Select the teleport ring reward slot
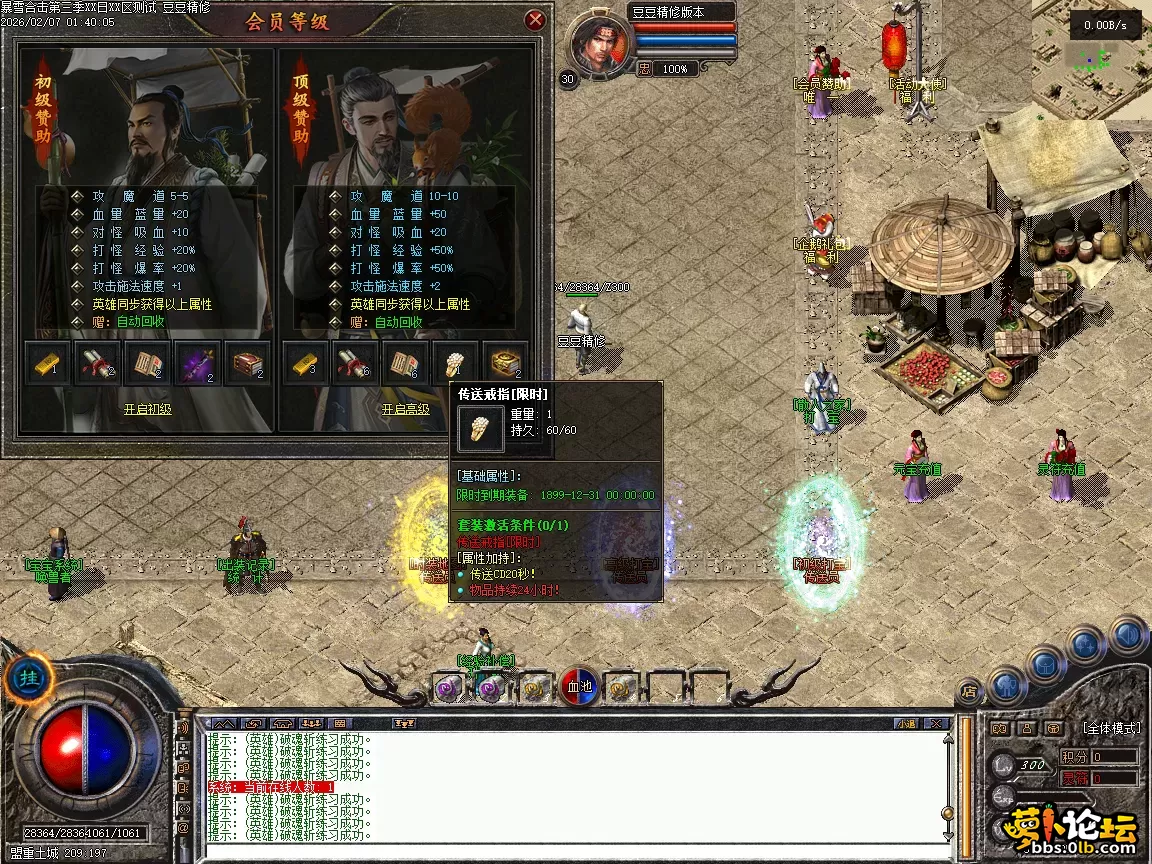Viewport: 1152px width, 864px height. click(455, 363)
